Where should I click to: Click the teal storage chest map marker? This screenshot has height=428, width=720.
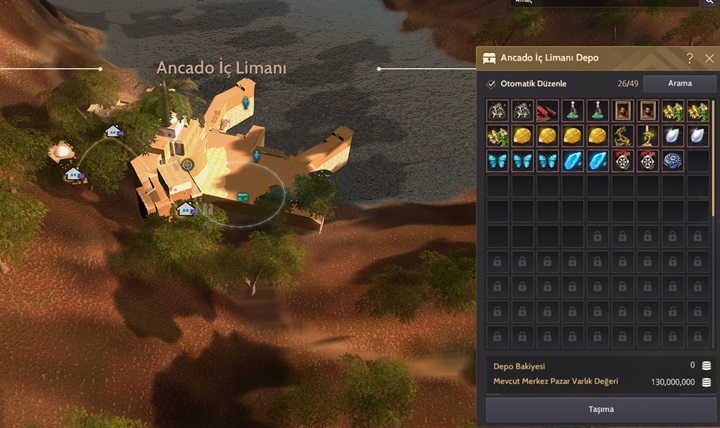pos(242,196)
